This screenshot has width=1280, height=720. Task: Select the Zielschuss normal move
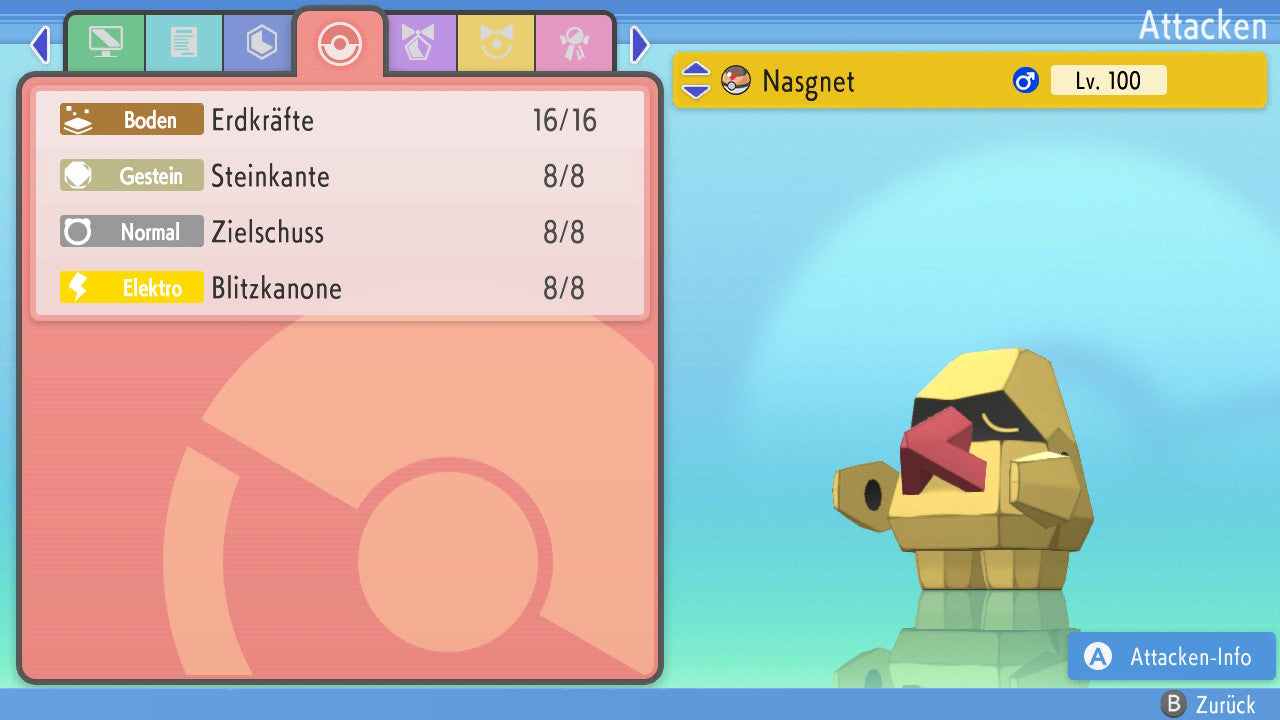click(x=340, y=233)
